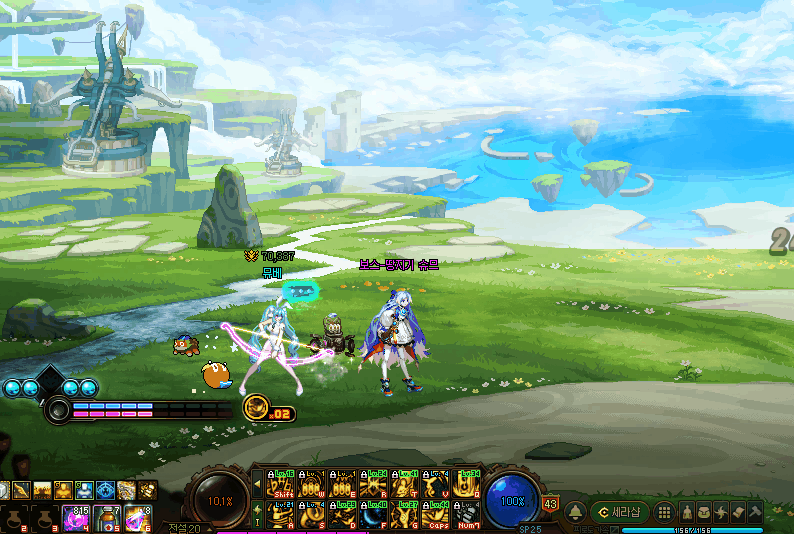The image size is (794, 534).
Task: Activate the Shift-key skill icon
Action: (281, 484)
